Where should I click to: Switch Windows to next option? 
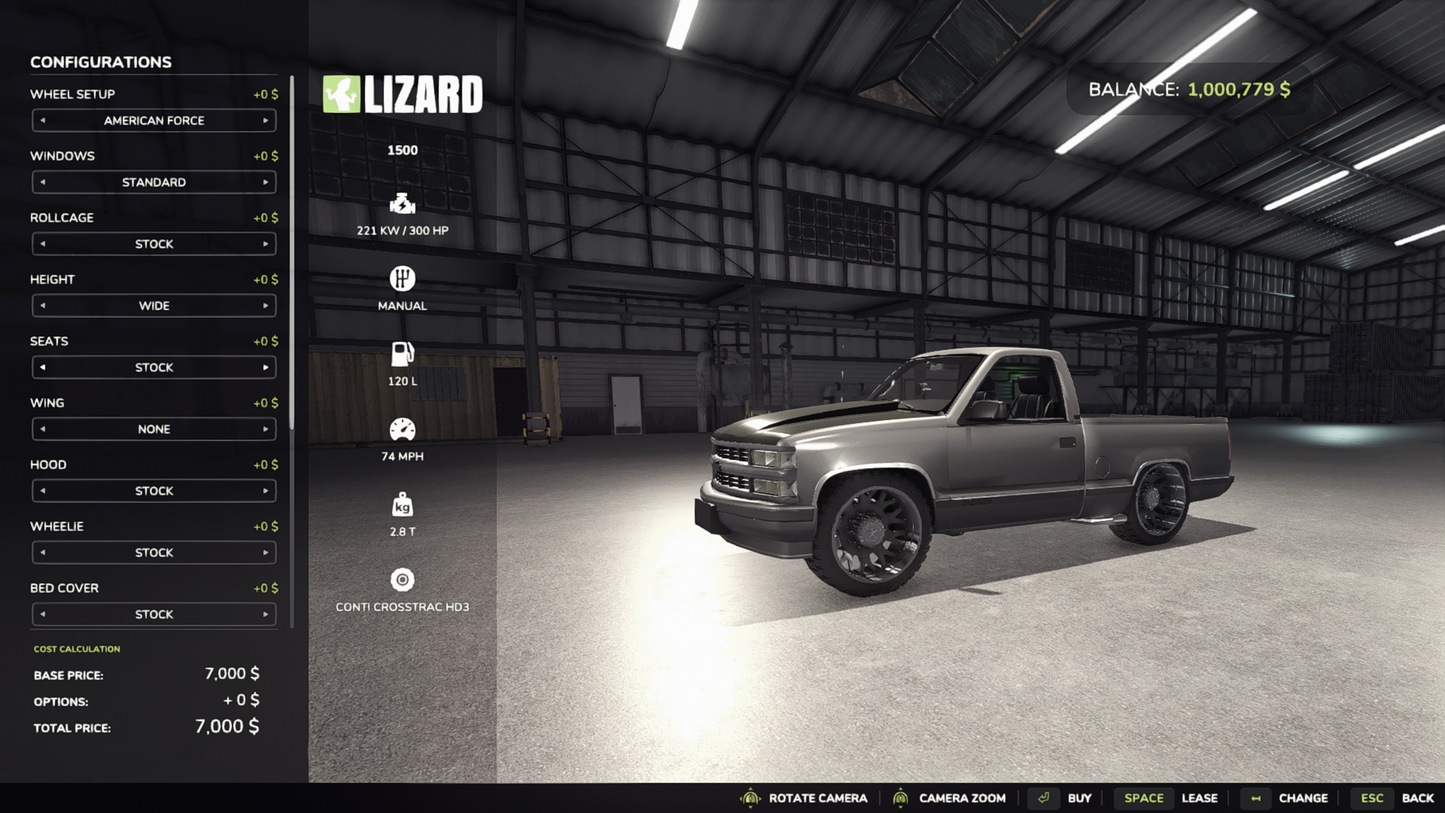click(265, 183)
